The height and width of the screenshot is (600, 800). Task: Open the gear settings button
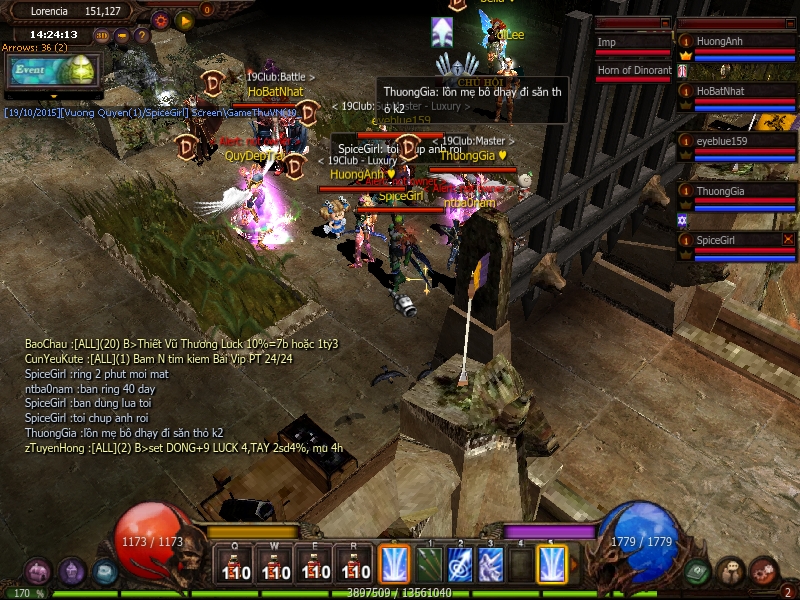[160, 19]
